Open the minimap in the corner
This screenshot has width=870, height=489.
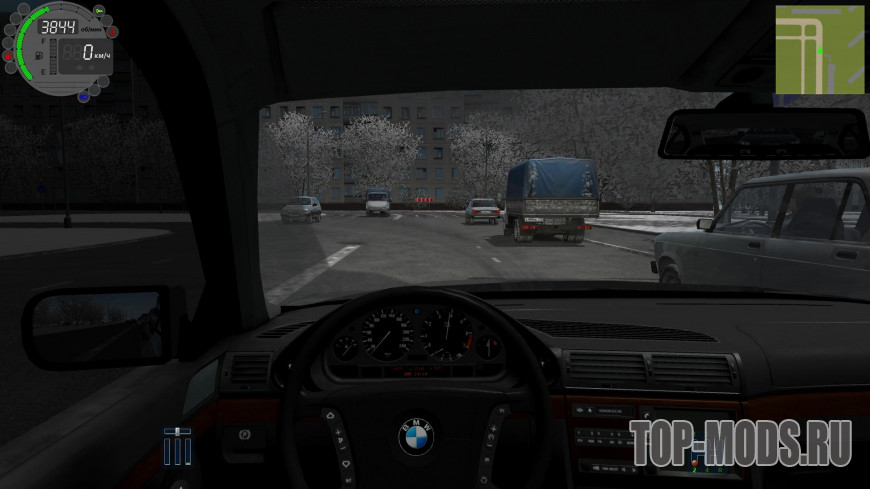(819, 49)
